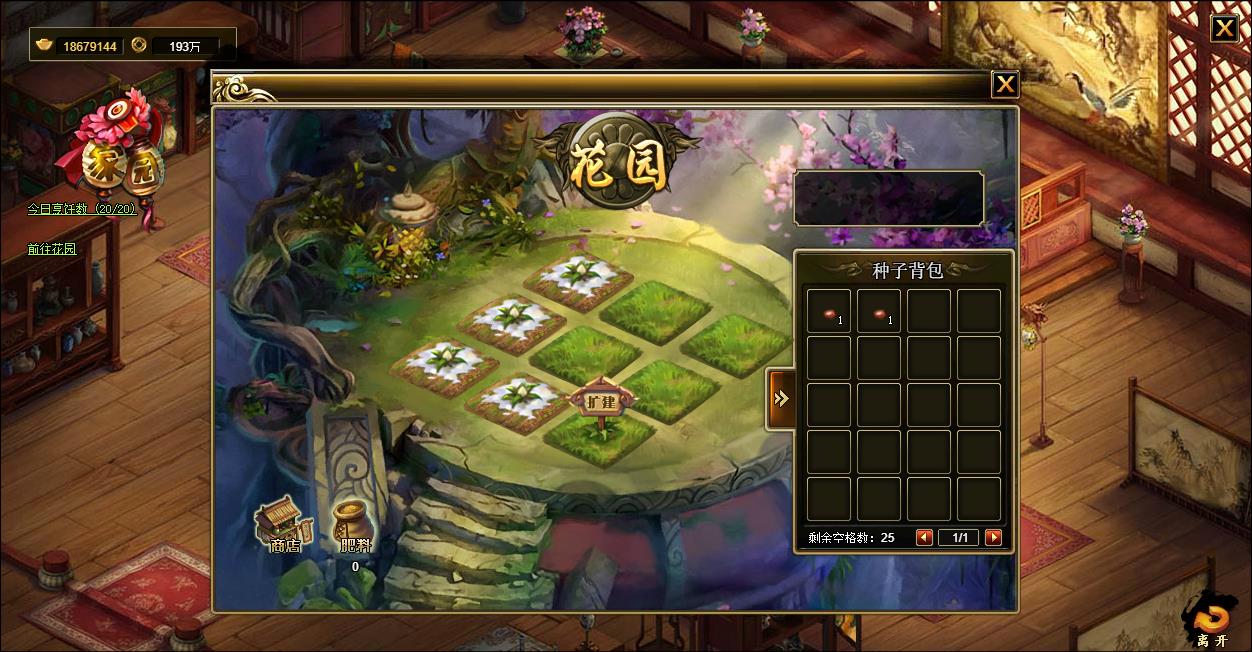
Task: Go to the previous seed backpack page
Action: coord(924,537)
